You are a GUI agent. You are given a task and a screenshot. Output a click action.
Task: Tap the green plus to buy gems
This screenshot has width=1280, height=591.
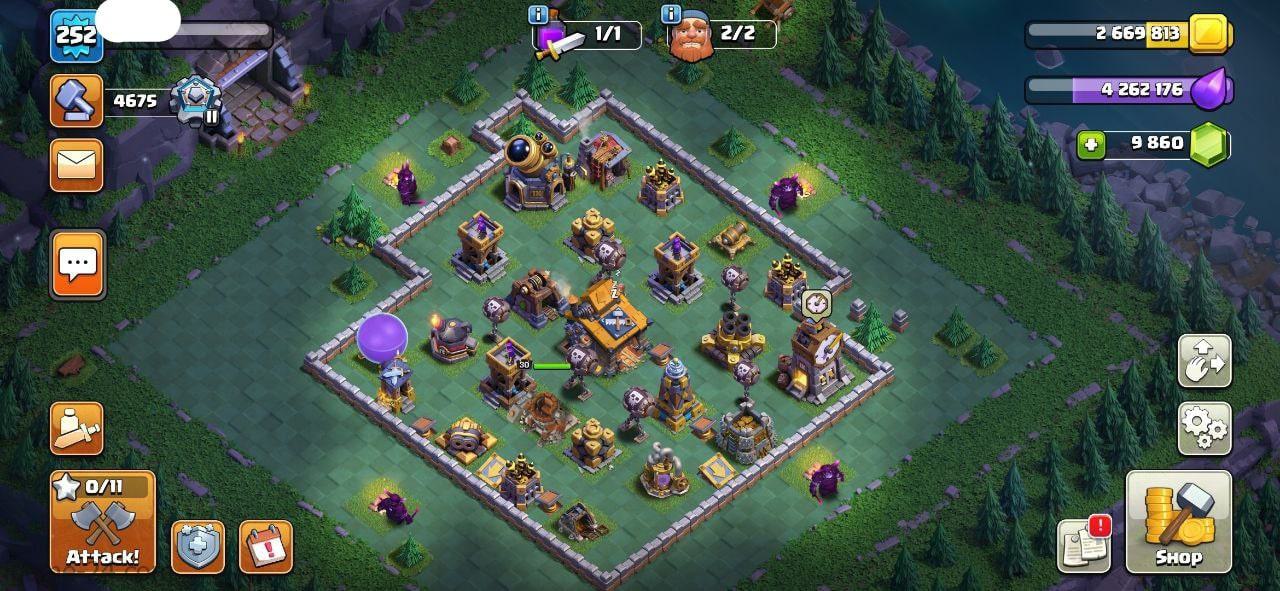pos(1091,145)
